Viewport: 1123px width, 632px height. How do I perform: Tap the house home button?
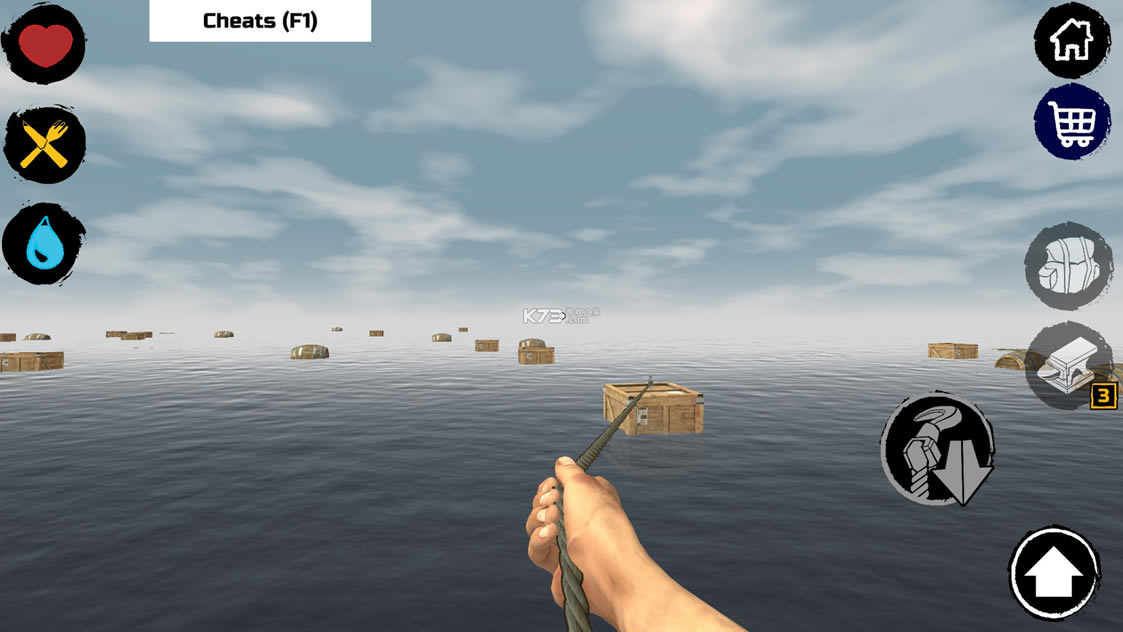tap(1071, 41)
